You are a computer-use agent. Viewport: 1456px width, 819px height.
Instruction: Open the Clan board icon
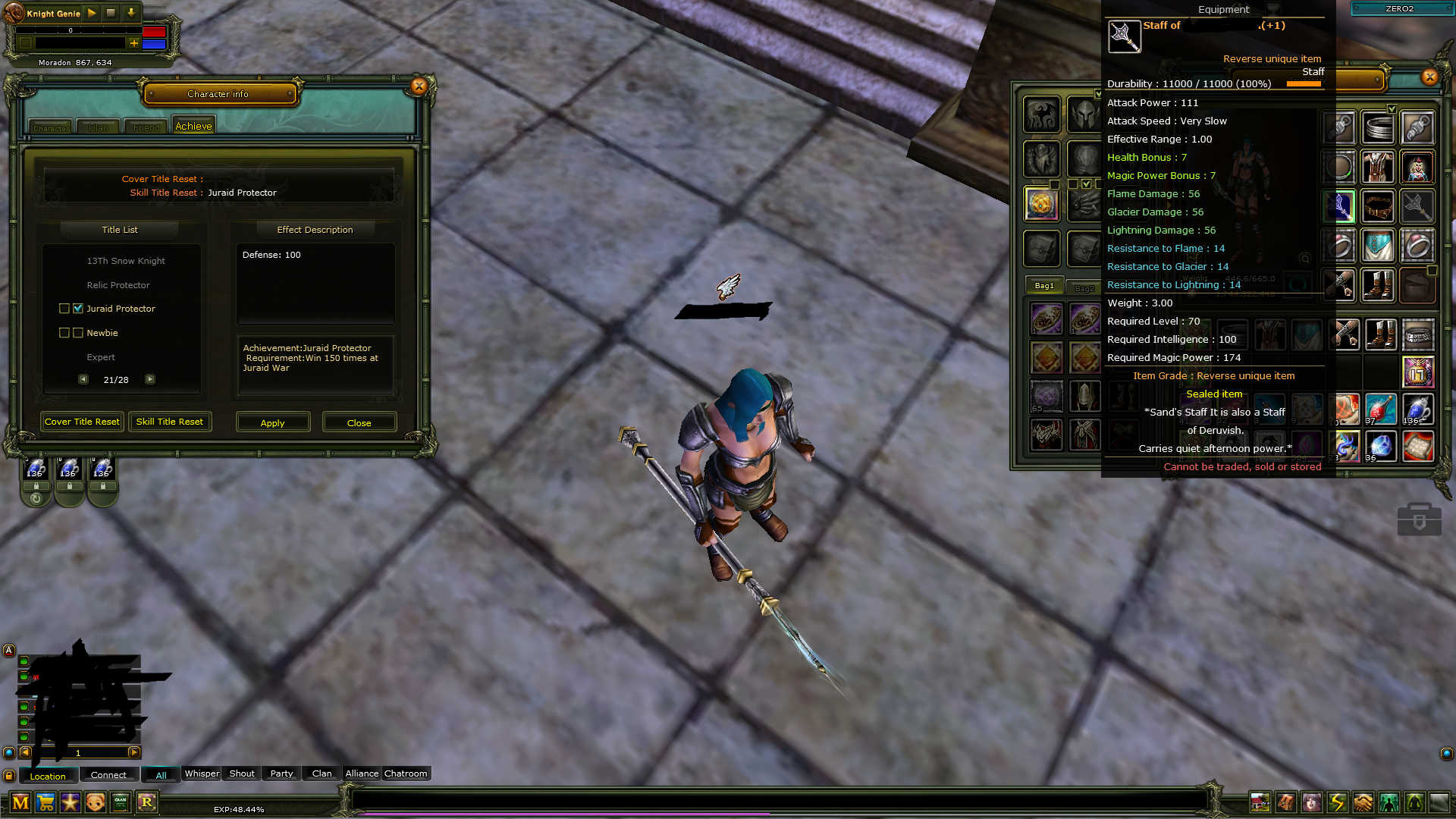(x=119, y=802)
